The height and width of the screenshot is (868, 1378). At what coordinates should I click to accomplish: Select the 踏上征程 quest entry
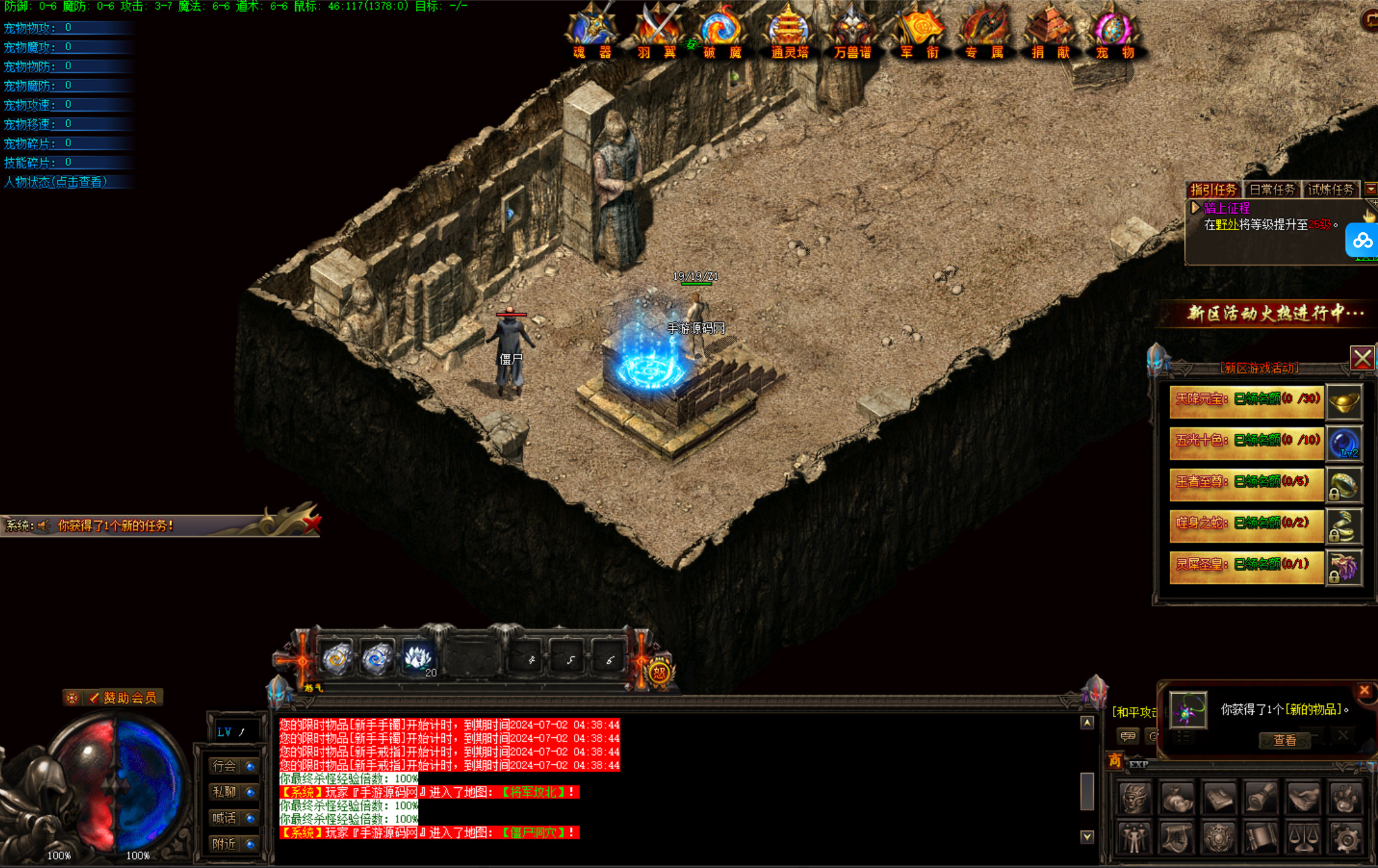[x=1227, y=208]
